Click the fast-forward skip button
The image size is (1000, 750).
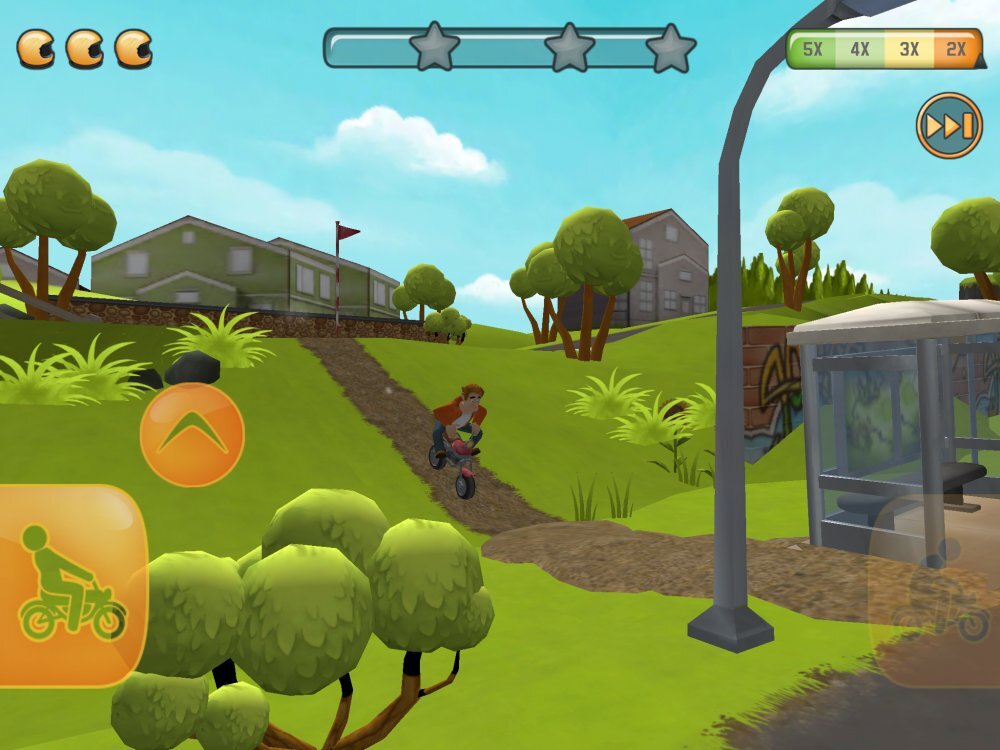[x=949, y=126]
